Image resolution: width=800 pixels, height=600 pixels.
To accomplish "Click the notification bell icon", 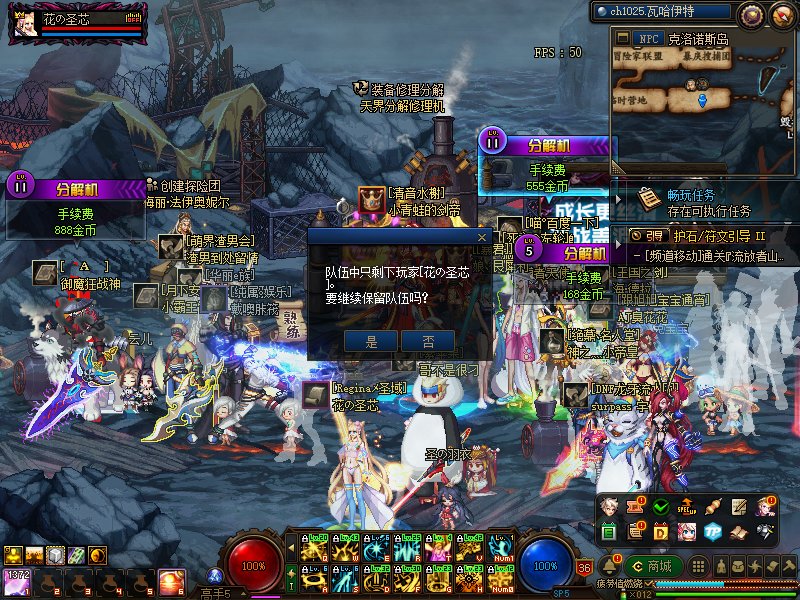I will (610, 566).
